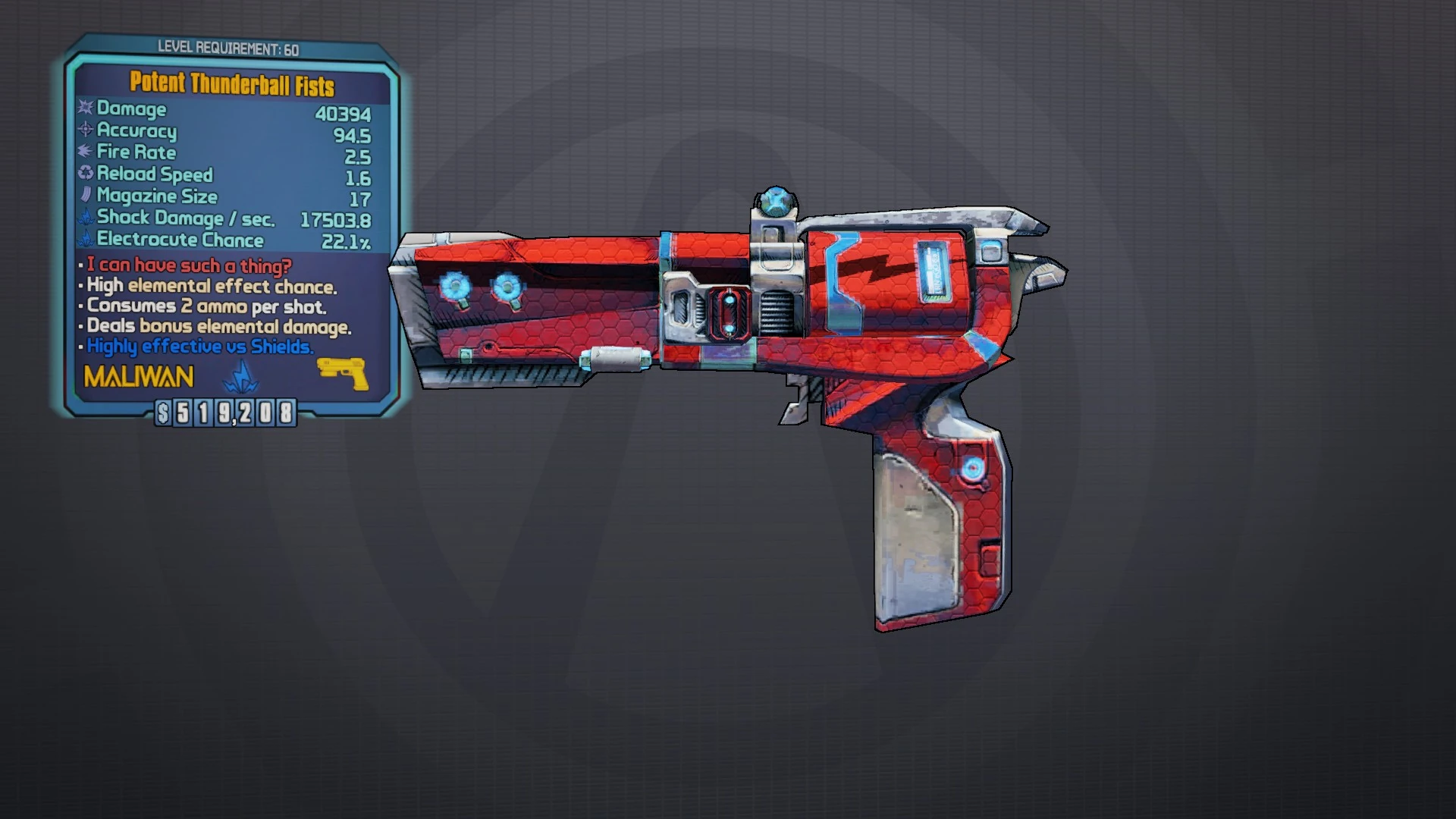The width and height of the screenshot is (1456, 819).
Task: Enable the Deals bonus elemental damage perk
Action: click(218, 327)
